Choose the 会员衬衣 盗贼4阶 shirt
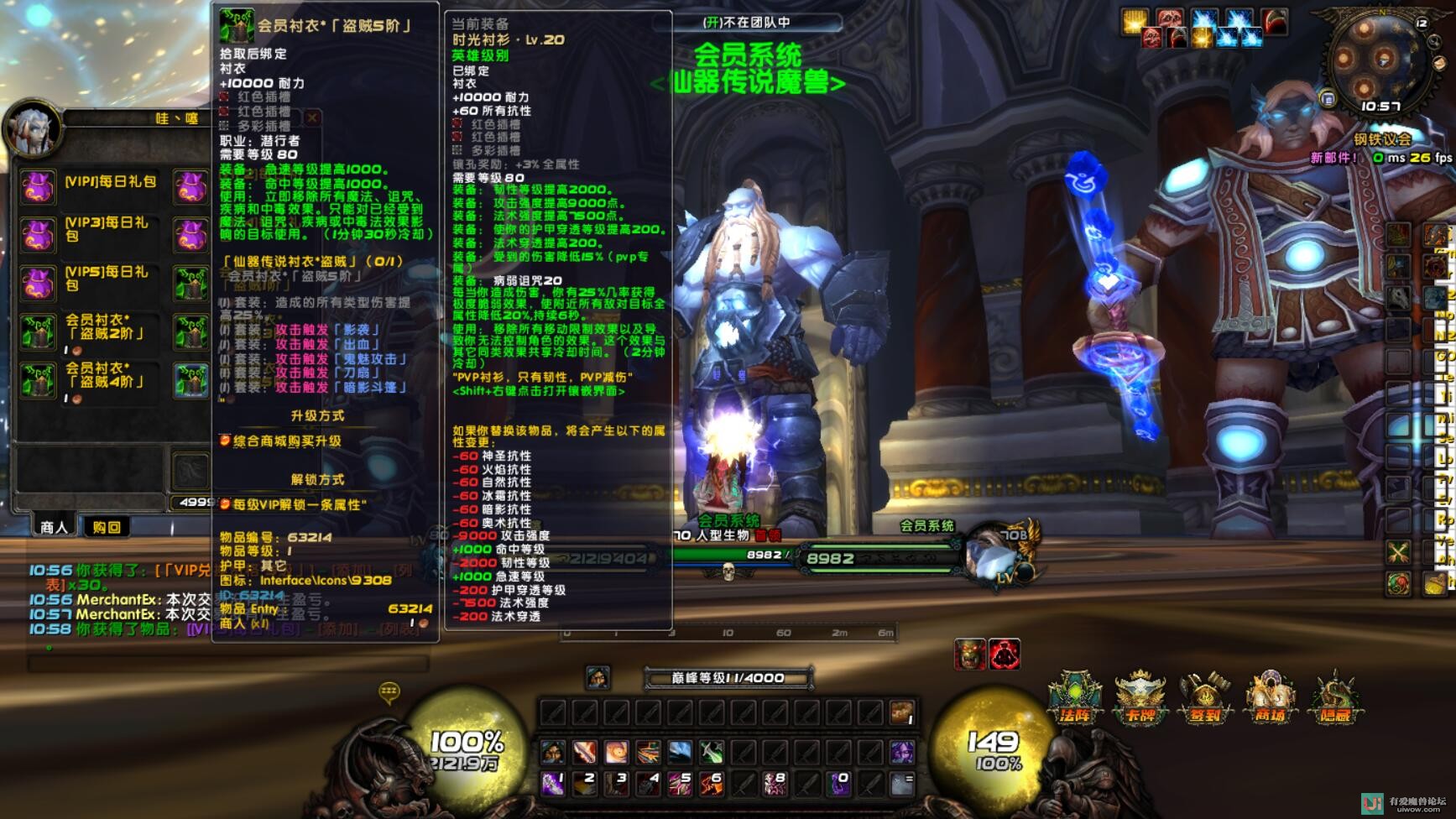Screen dimensions: 1456x819 (x=38, y=381)
